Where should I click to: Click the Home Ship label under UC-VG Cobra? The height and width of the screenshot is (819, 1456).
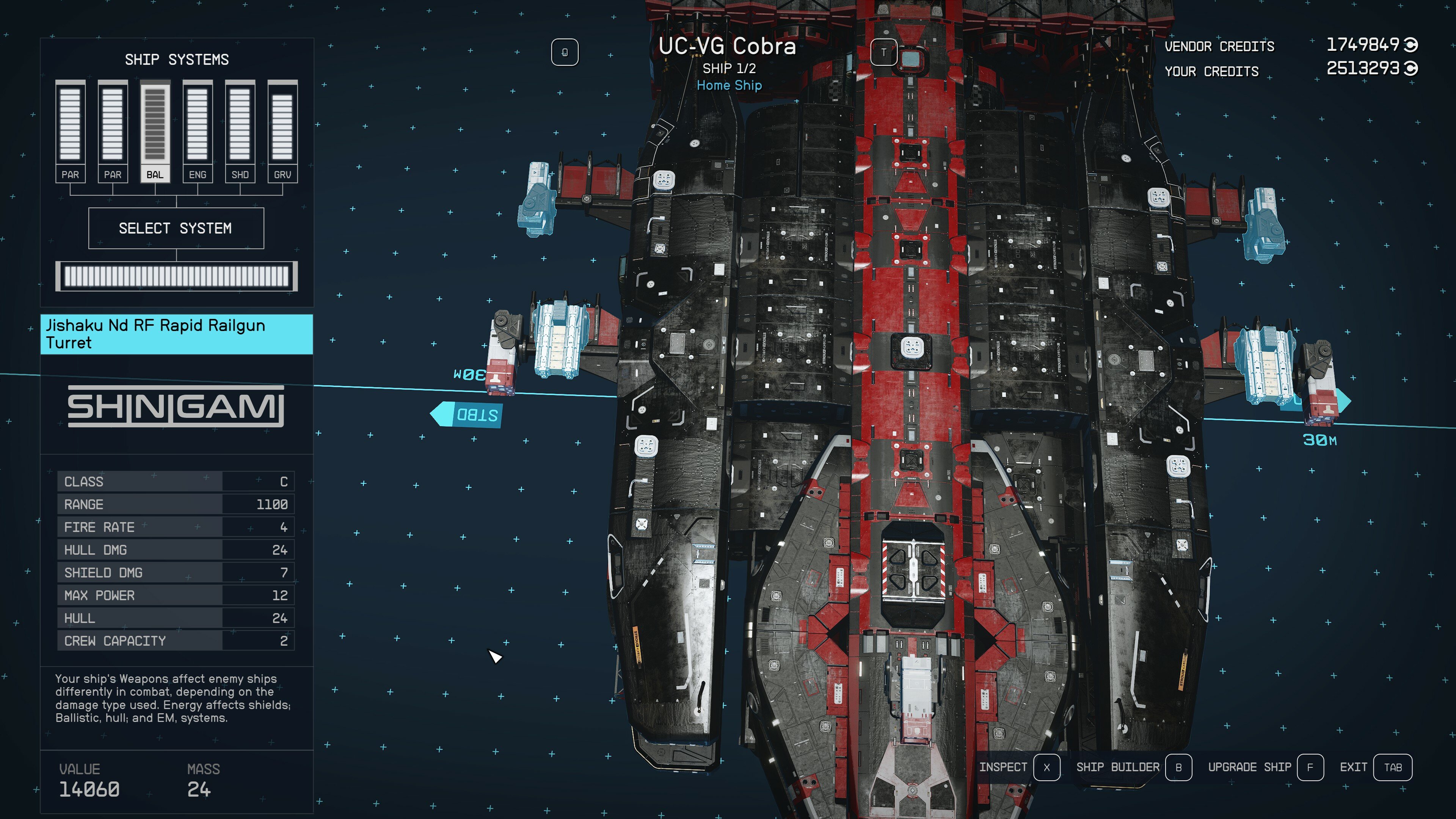click(x=729, y=85)
